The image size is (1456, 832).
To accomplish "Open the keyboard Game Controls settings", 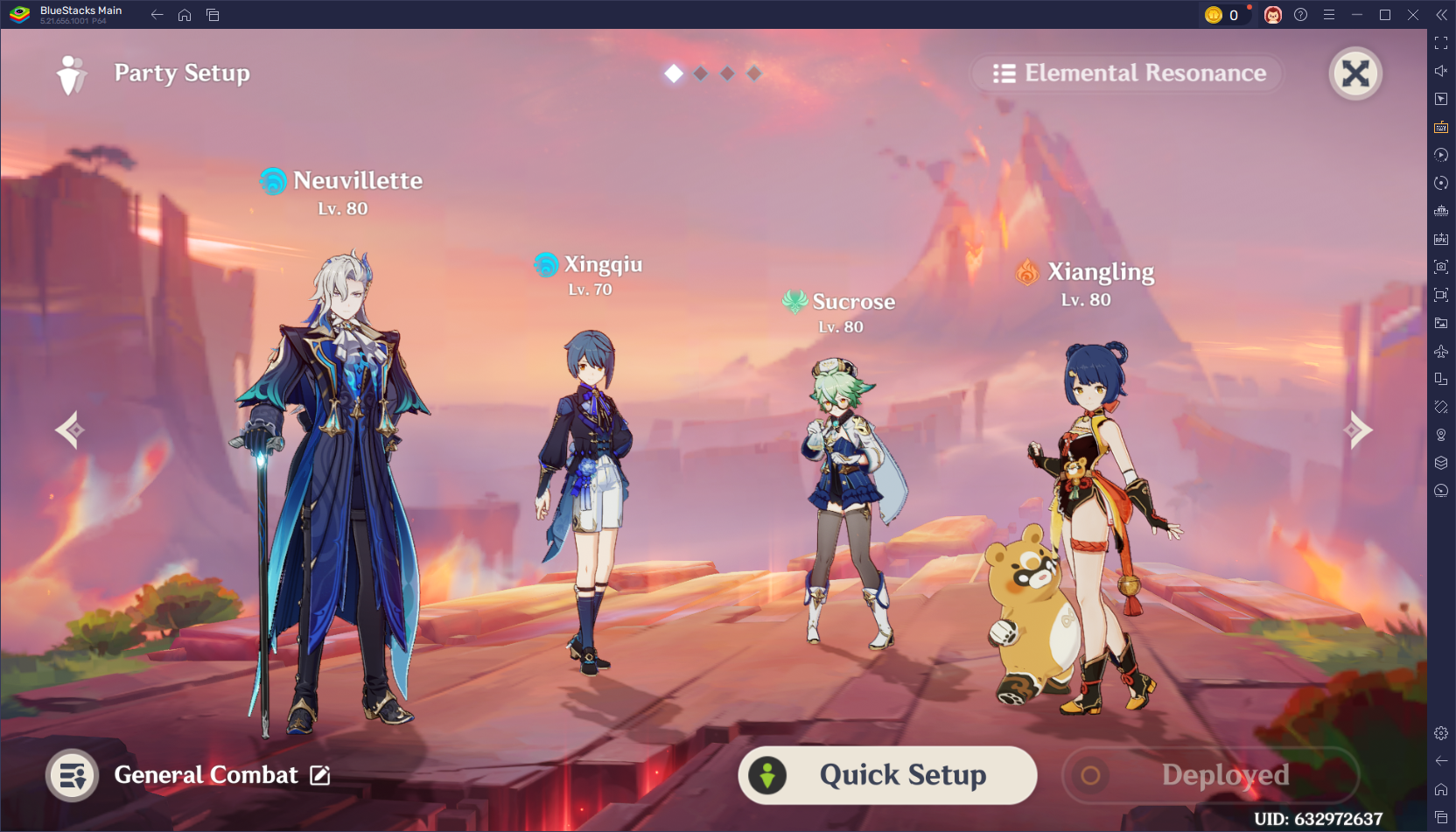I will click(x=1440, y=127).
